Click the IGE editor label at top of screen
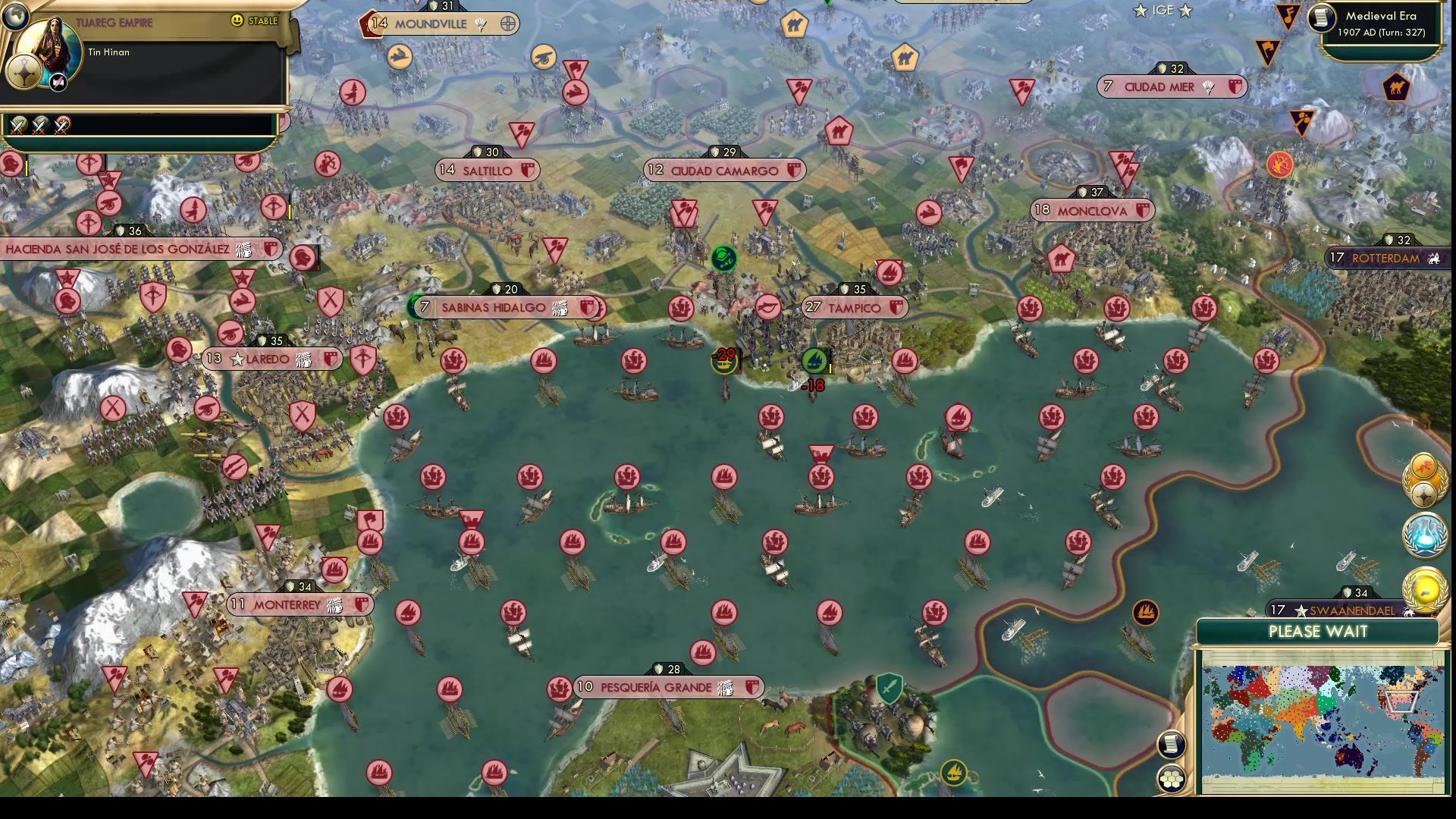Image resolution: width=1456 pixels, height=819 pixels. click(x=1163, y=11)
